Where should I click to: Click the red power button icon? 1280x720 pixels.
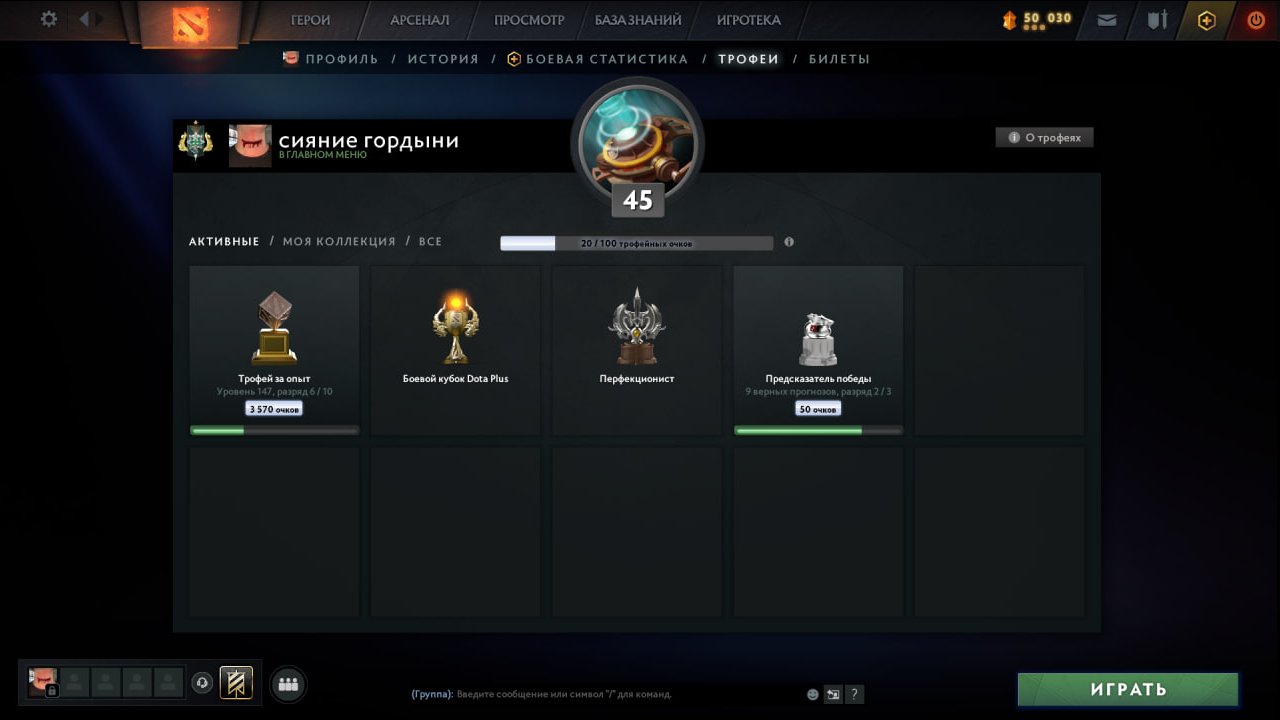(x=1255, y=19)
